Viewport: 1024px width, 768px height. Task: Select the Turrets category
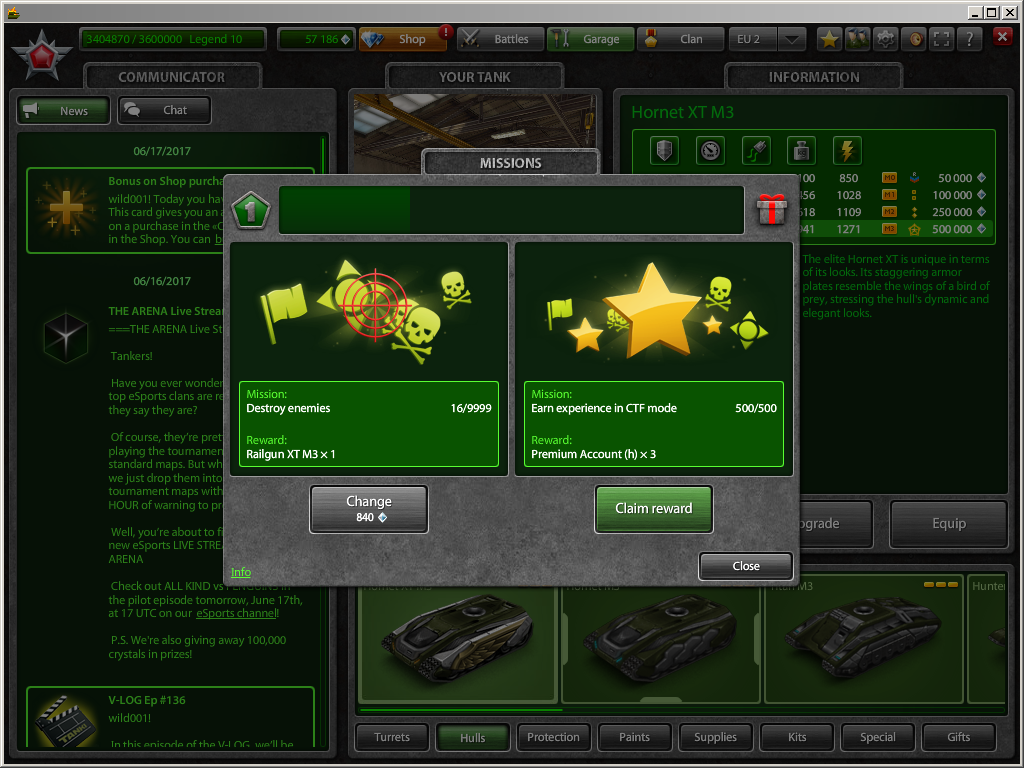[x=392, y=738]
